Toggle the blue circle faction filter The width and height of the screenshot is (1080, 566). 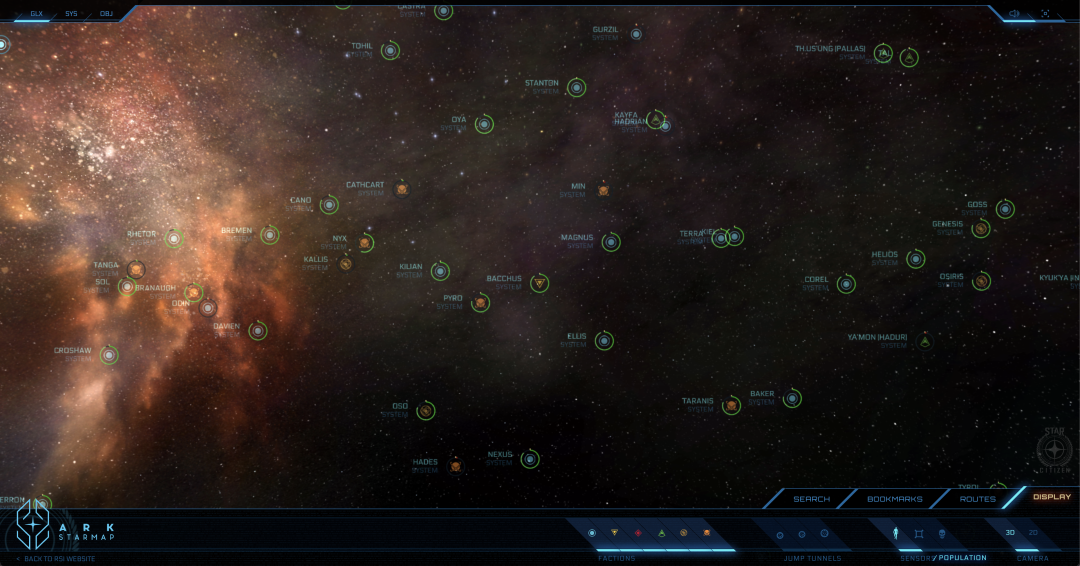pyautogui.click(x=592, y=533)
